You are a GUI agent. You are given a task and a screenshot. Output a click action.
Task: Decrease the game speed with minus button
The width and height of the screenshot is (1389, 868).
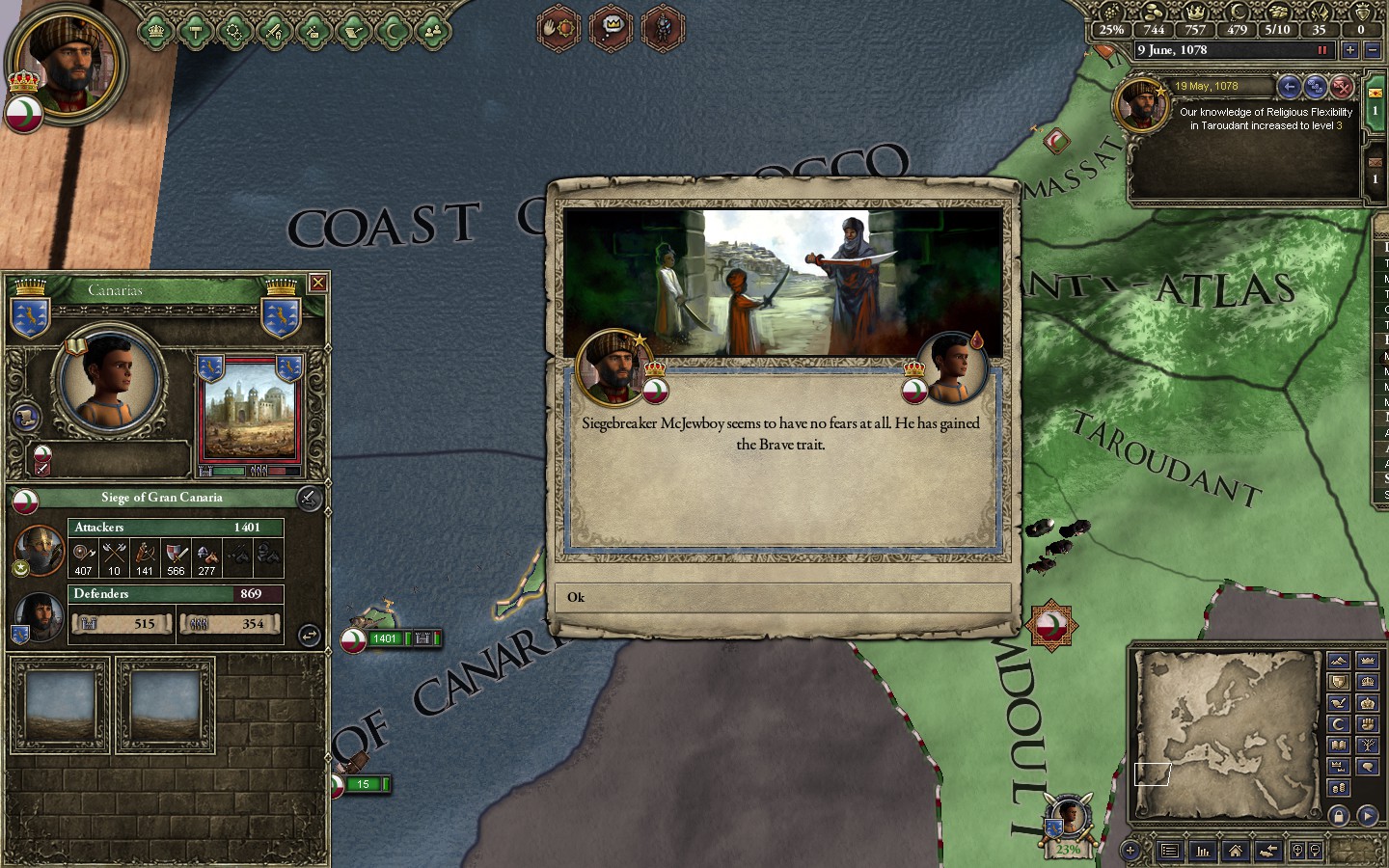[x=1372, y=50]
